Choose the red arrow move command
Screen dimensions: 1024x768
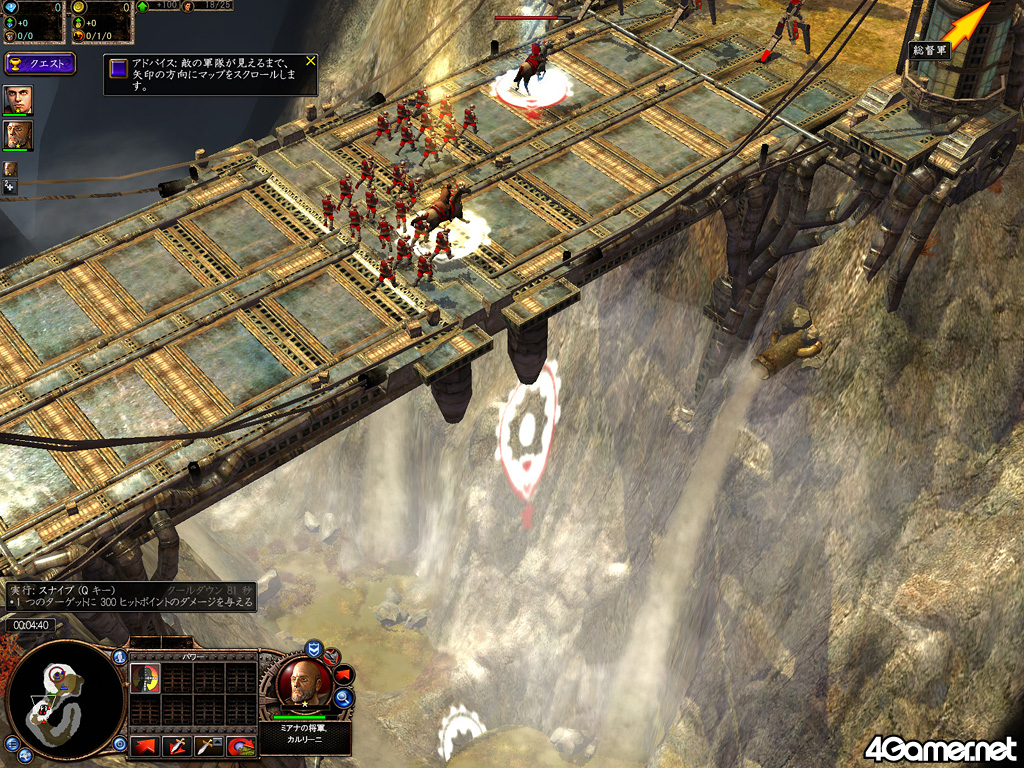coord(144,745)
